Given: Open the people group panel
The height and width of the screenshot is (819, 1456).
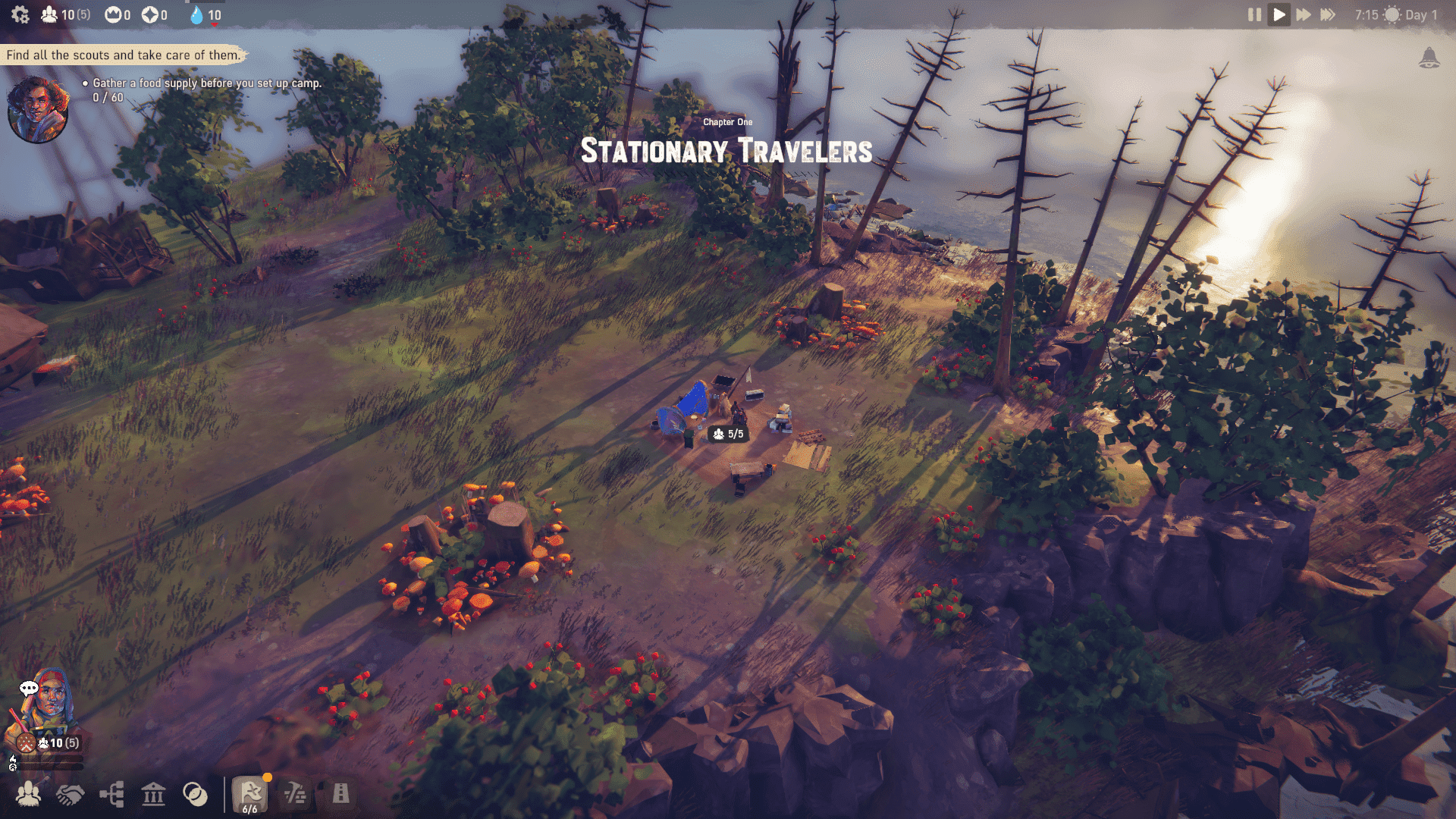Looking at the screenshot, I should pyautogui.click(x=29, y=794).
